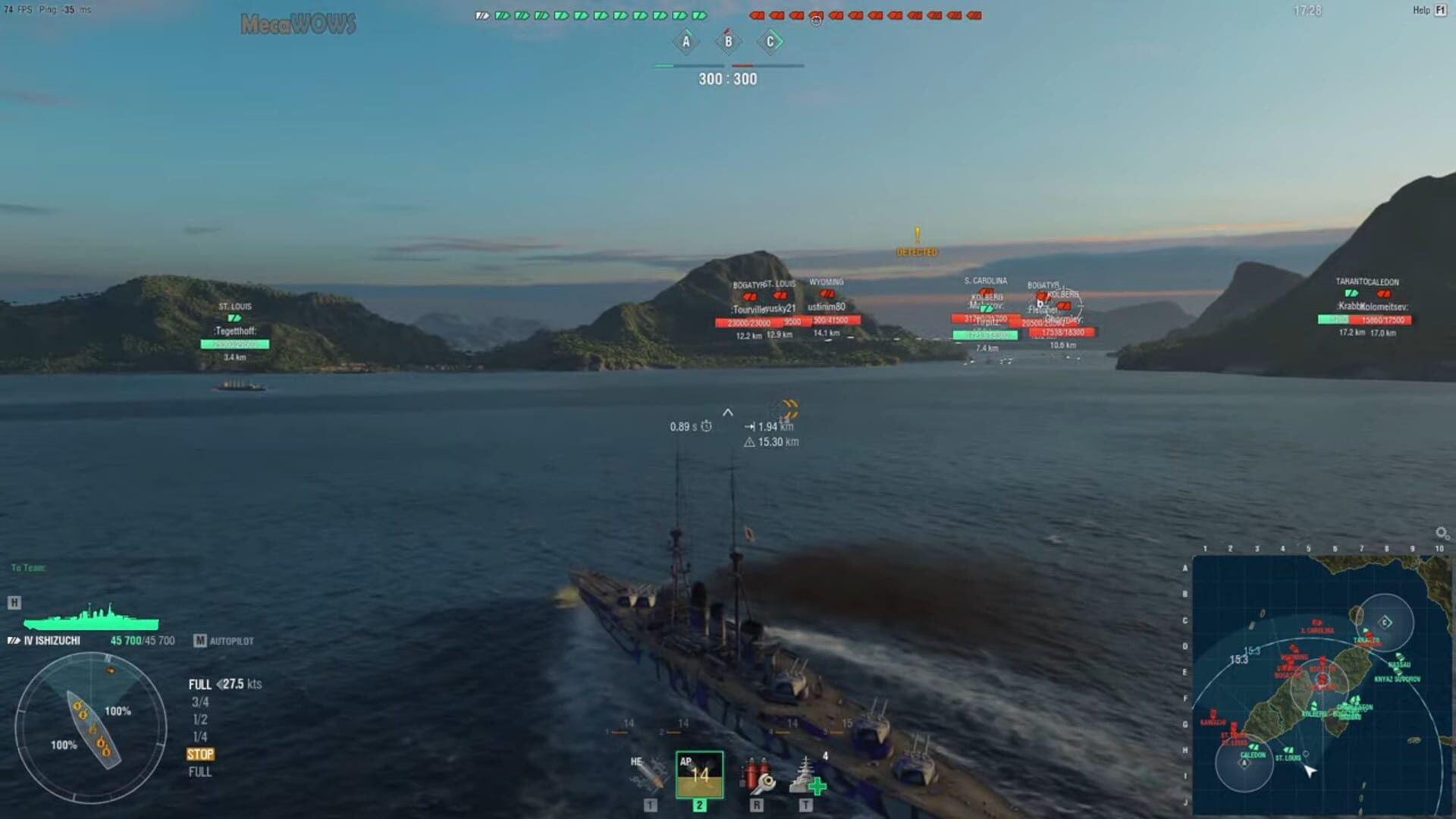
Task: Click the caret above the aiming reticle
Action: point(730,411)
